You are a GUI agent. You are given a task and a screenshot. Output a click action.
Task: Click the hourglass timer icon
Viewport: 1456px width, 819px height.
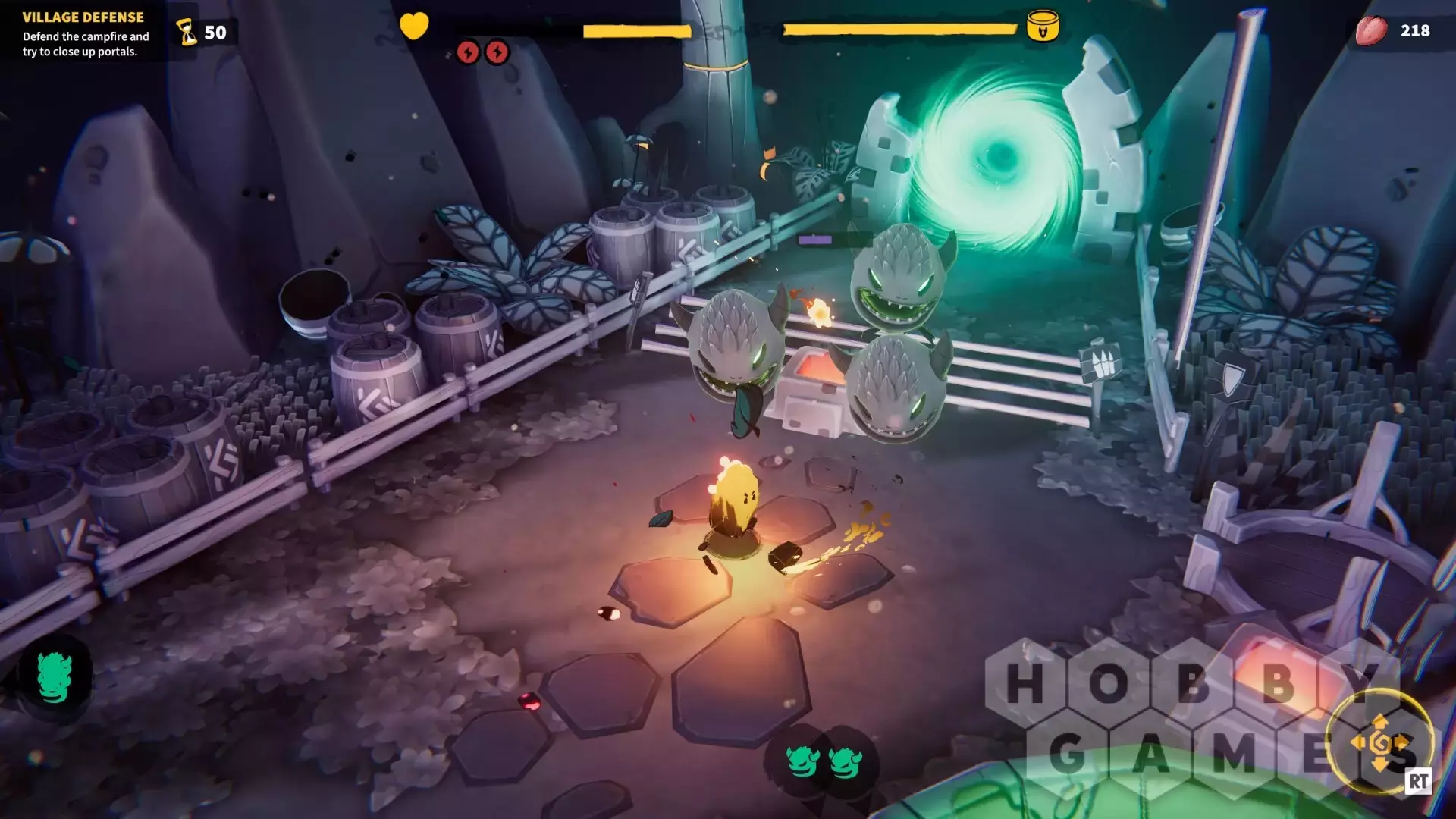[187, 33]
